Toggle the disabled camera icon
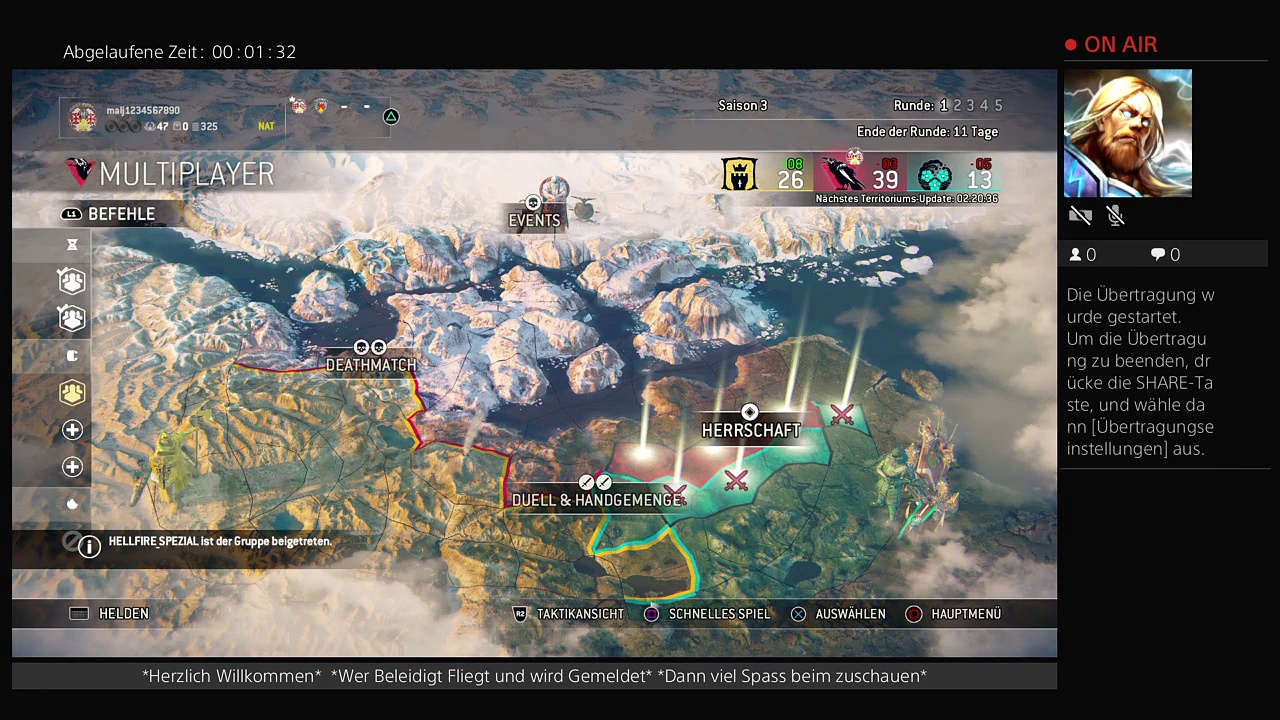The width and height of the screenshot is (1280, 720). (1079, 215)
